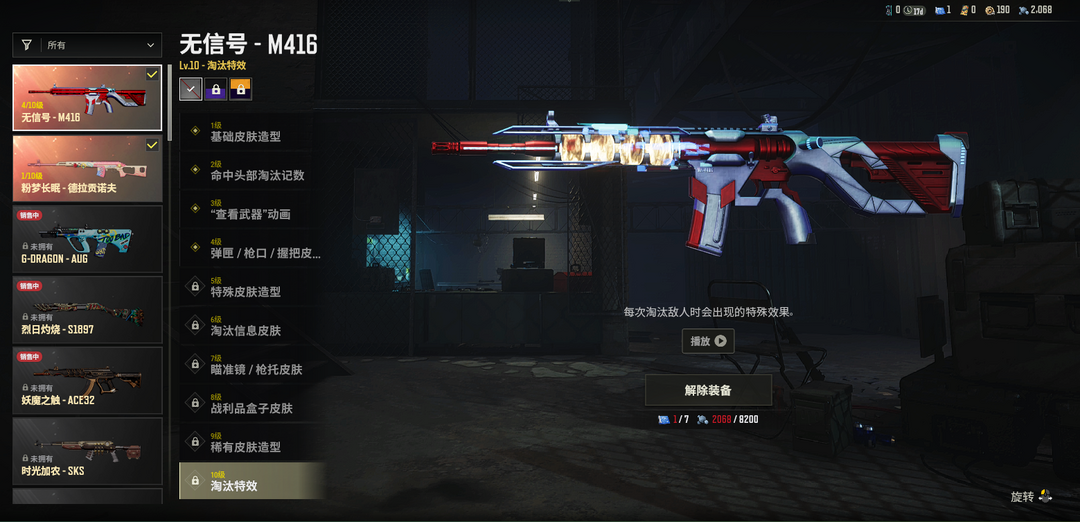Select the 无信号 - M416 skin tile
1080x522 pixels.
coord(87,98)
